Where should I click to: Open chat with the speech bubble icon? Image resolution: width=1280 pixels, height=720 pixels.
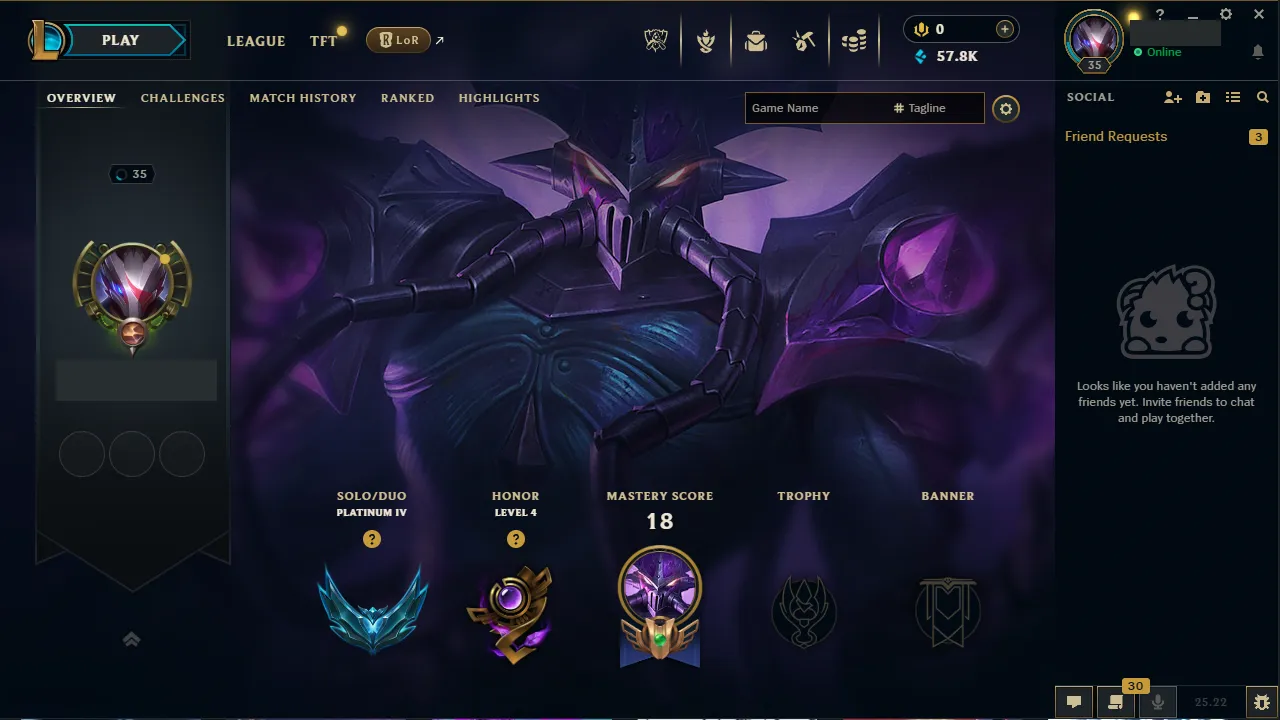(1075, 701)
